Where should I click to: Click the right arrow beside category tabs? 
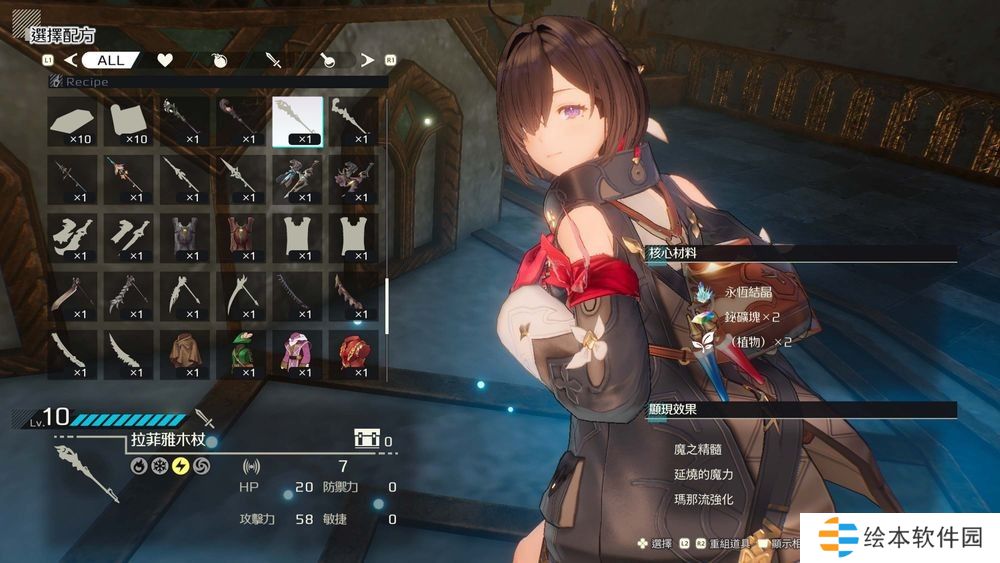(367, 60)
